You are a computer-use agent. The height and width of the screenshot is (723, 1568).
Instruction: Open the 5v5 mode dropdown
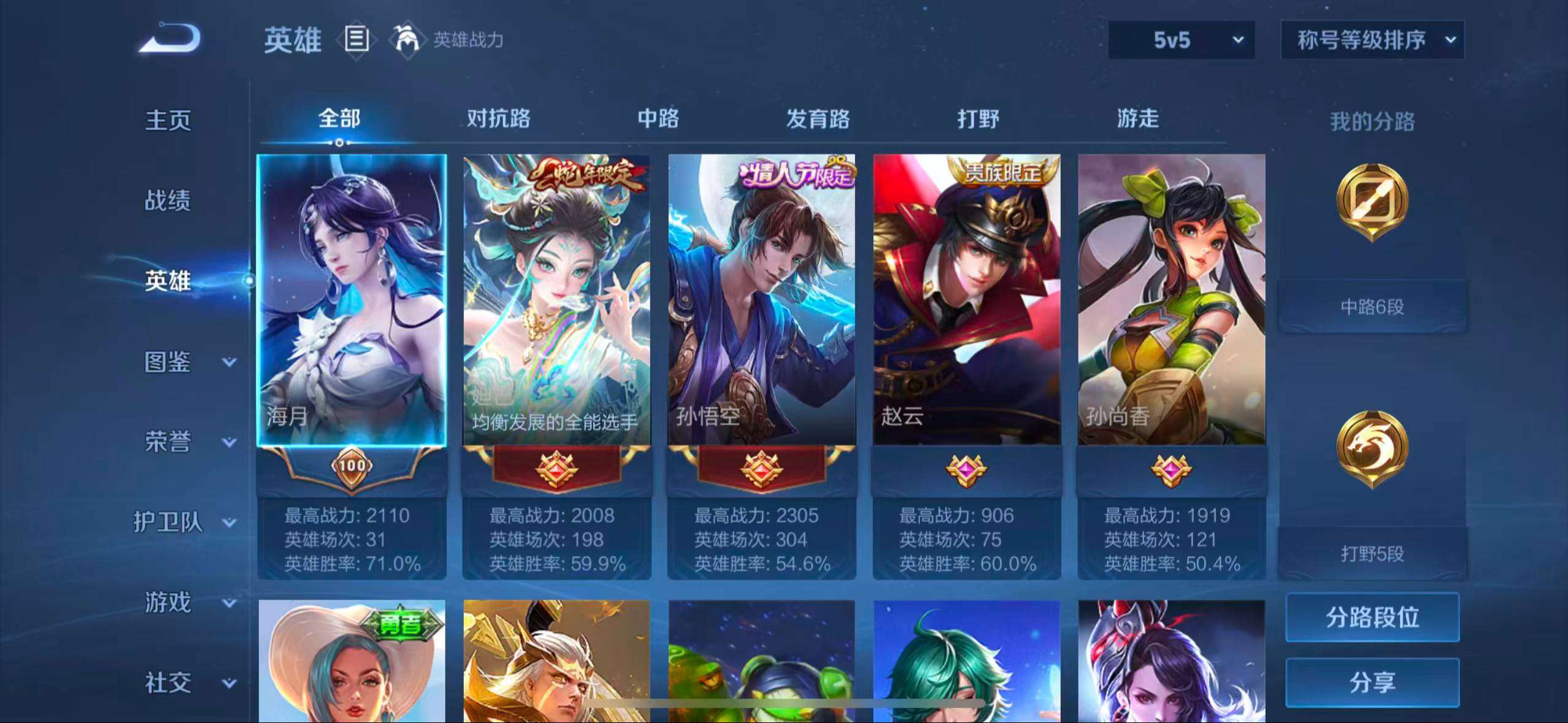point(1181,40)
